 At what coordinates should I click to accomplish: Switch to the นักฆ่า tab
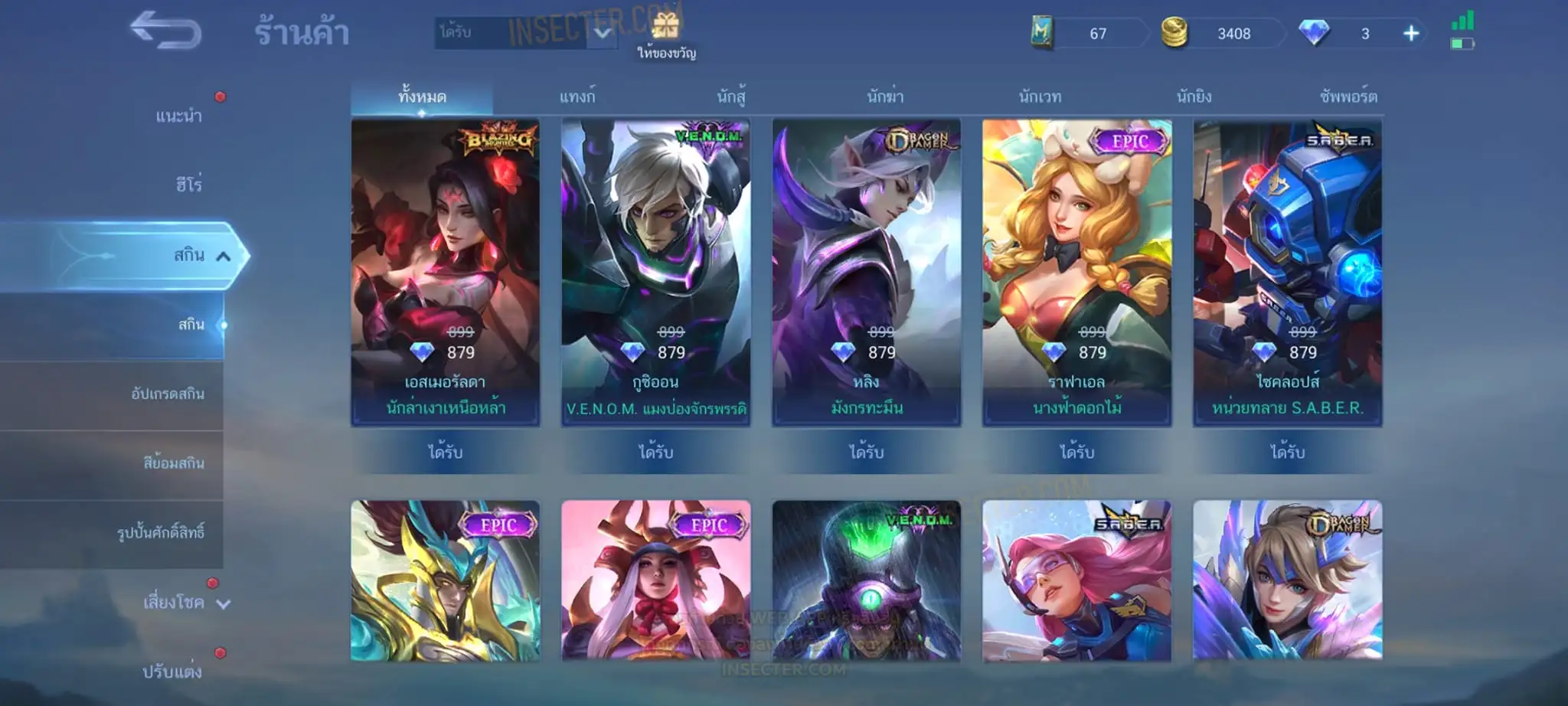[x=885, y=97]
